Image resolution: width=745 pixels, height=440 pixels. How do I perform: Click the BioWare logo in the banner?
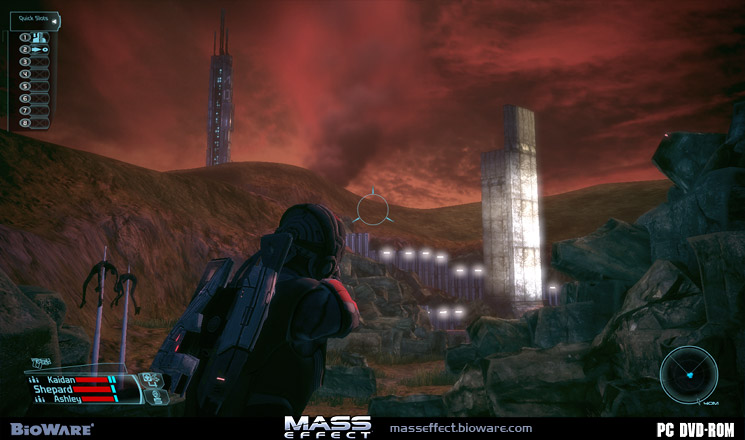49,428
